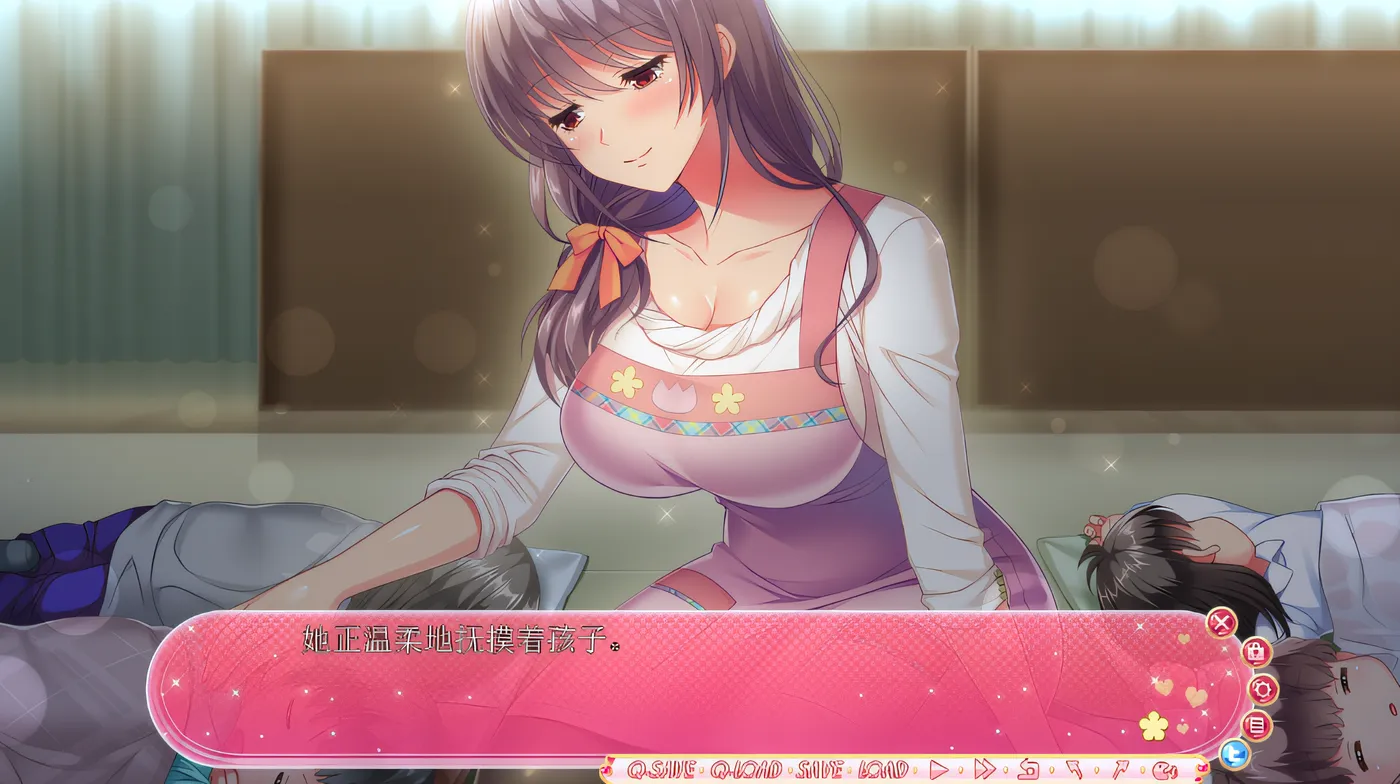Share the scene via the Twitter bird icon
1400x784 pixels.
coord(1235,753)
